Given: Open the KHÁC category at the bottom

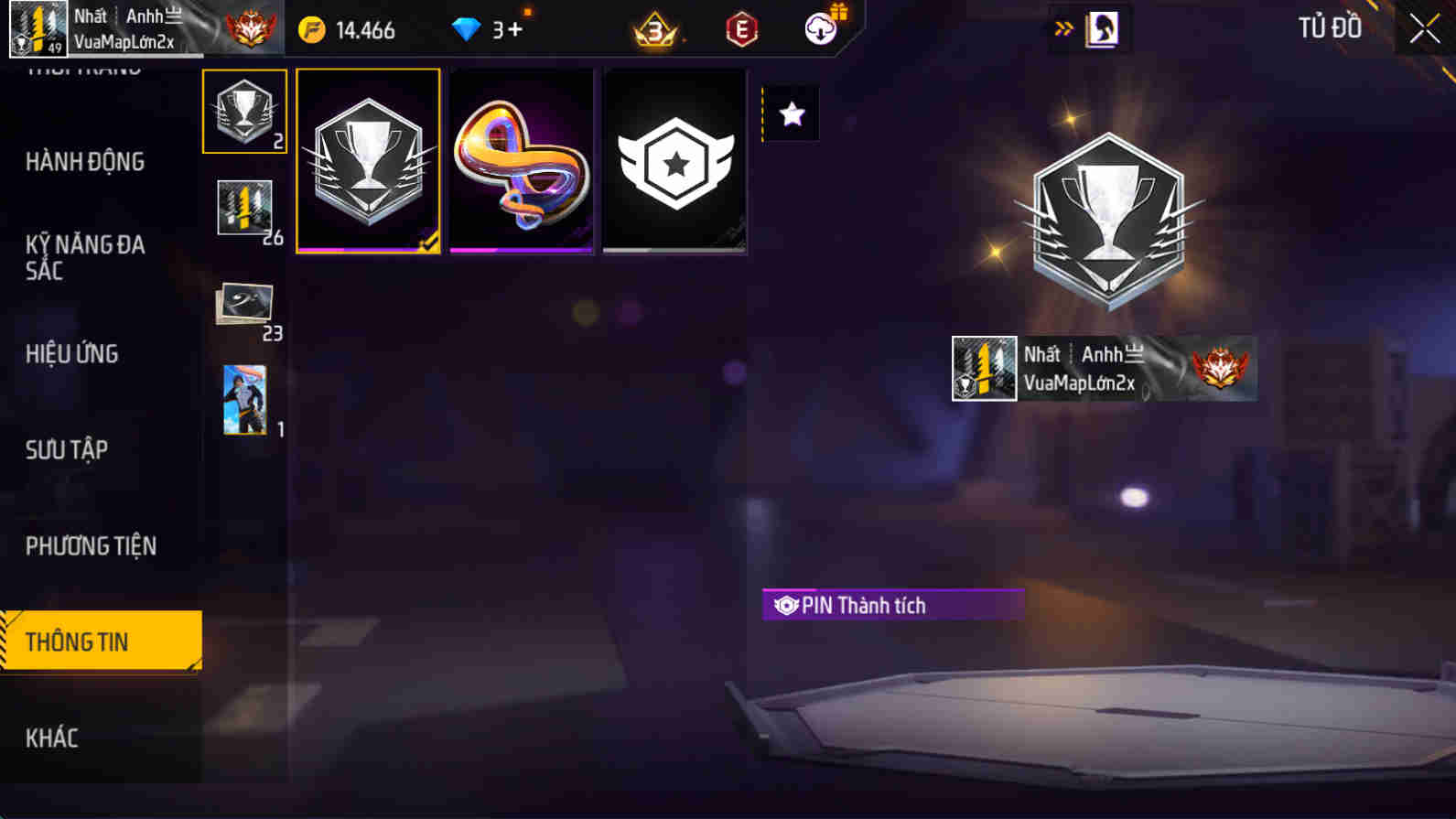Looking at the screenshot, I should click(x=52, y=738).
